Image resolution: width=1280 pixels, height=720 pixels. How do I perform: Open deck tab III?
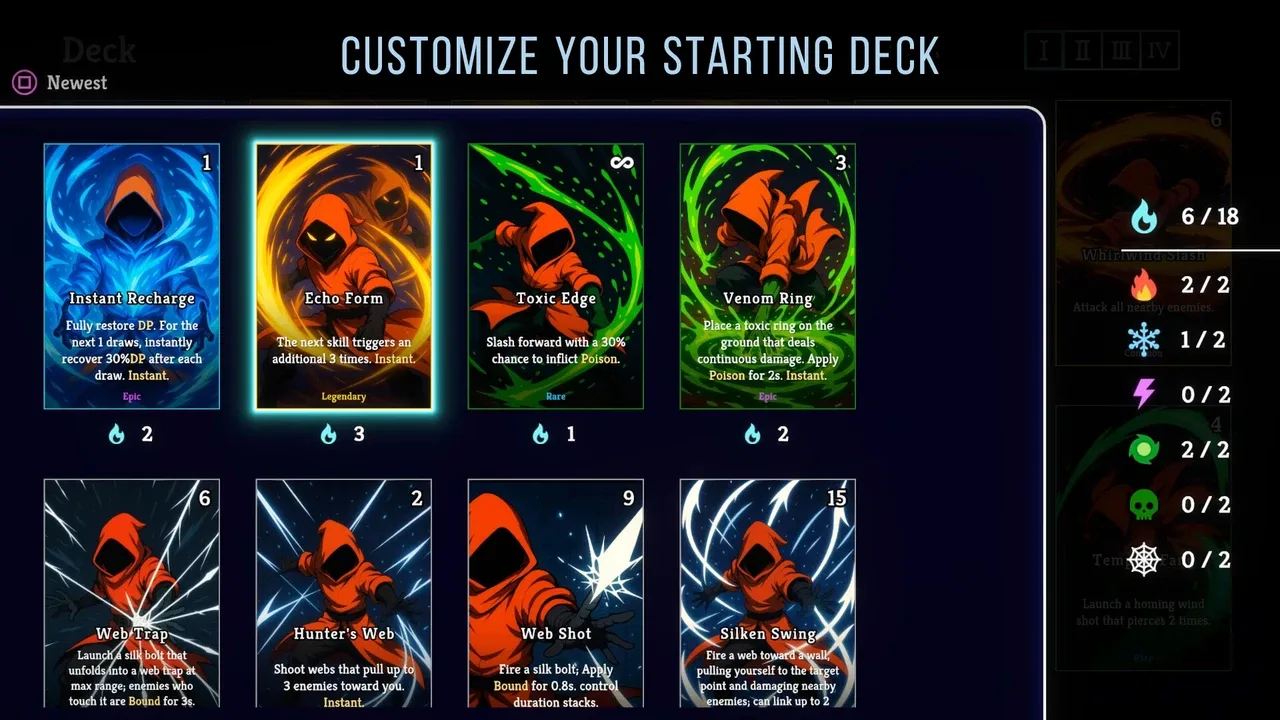(x=1120, y=50)
